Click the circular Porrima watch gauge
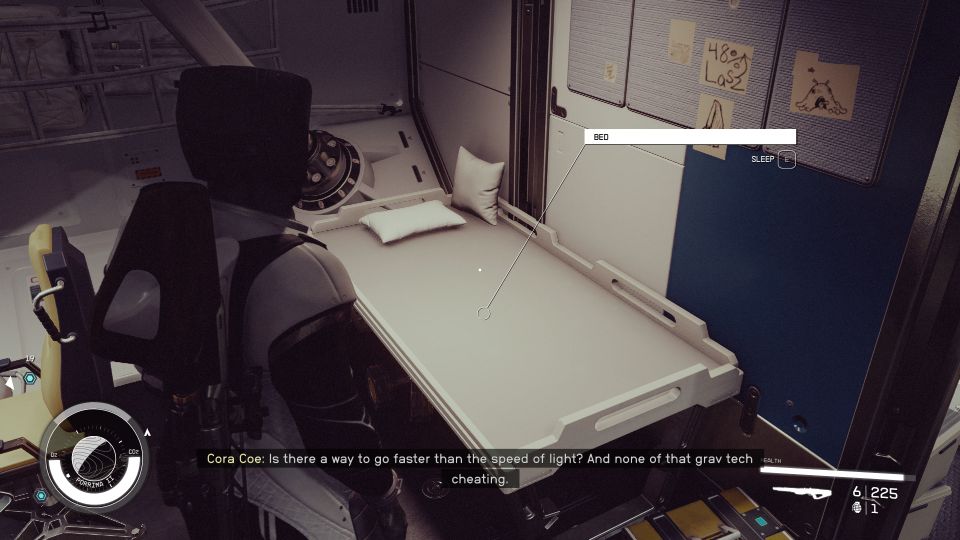 click(96, 455)
